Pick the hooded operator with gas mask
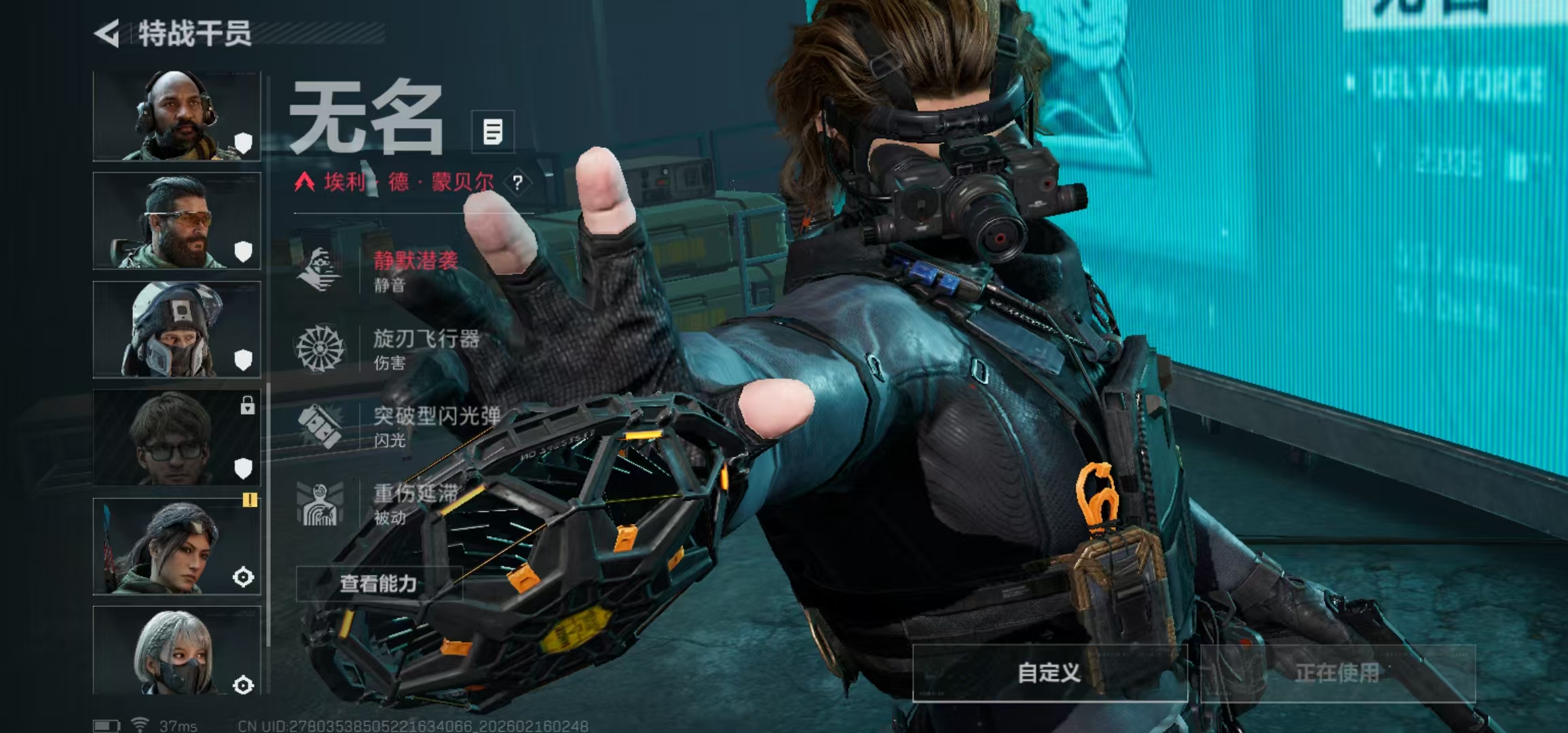1568x733 pixels. coord(176,330)
